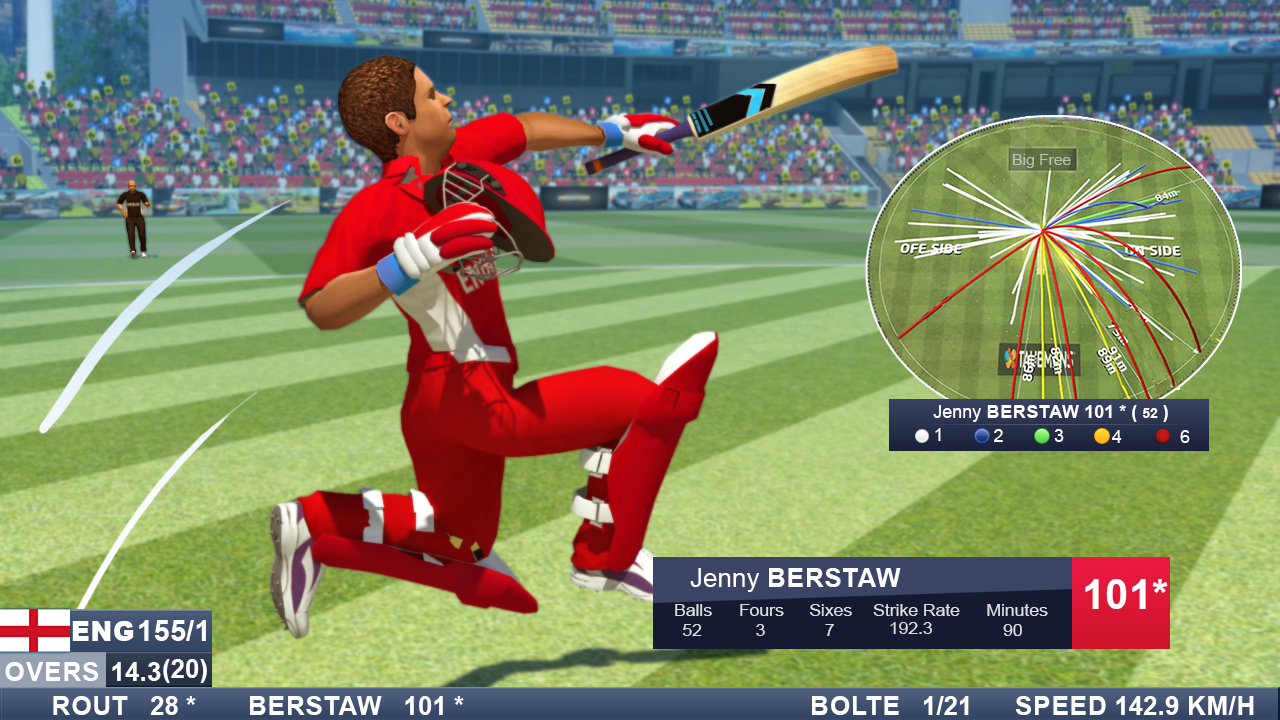Select the white singles legend entry
Screen dimensions: 1280x720
[929, 436]
